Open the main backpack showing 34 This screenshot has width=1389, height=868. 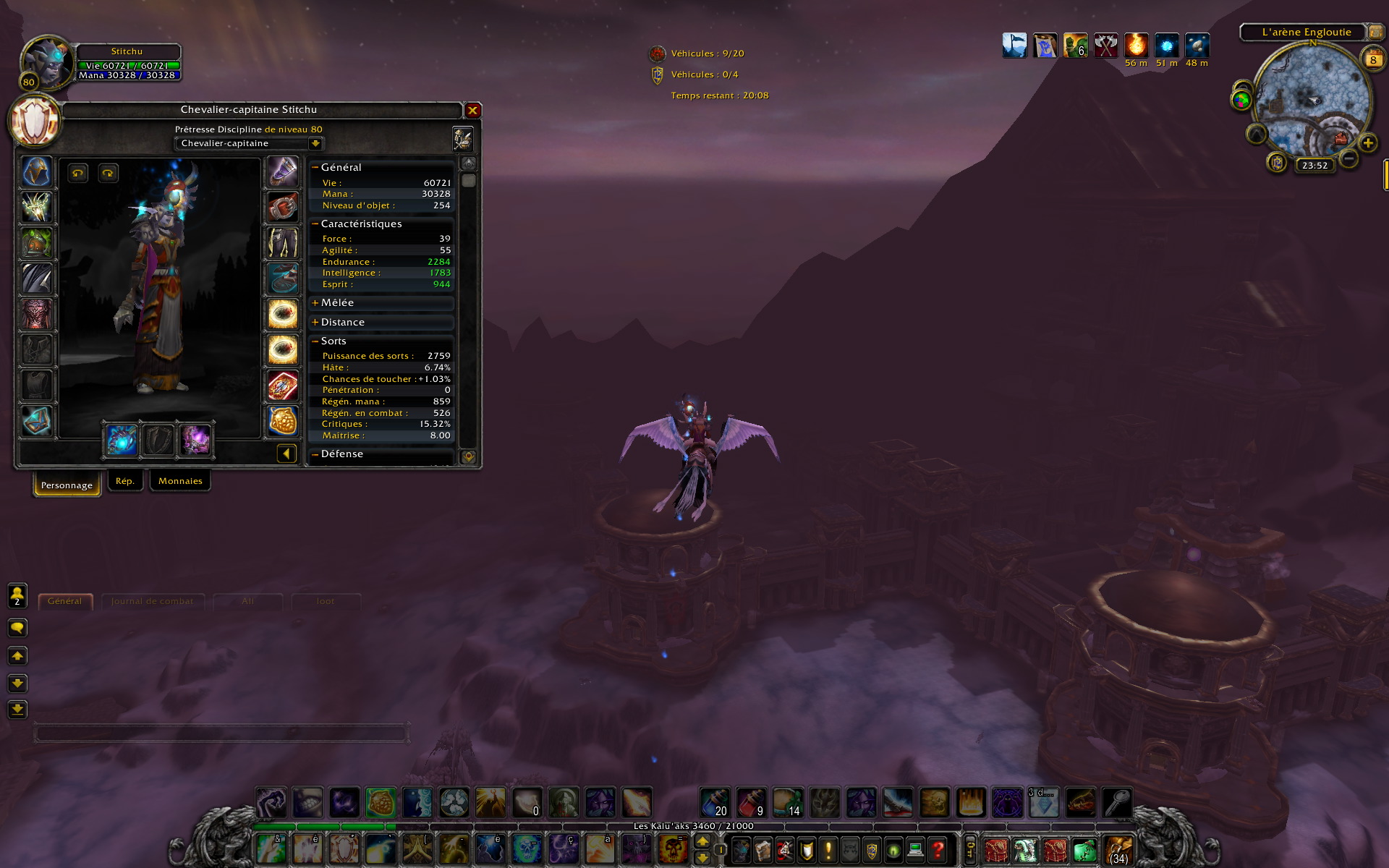(1118, 849)
